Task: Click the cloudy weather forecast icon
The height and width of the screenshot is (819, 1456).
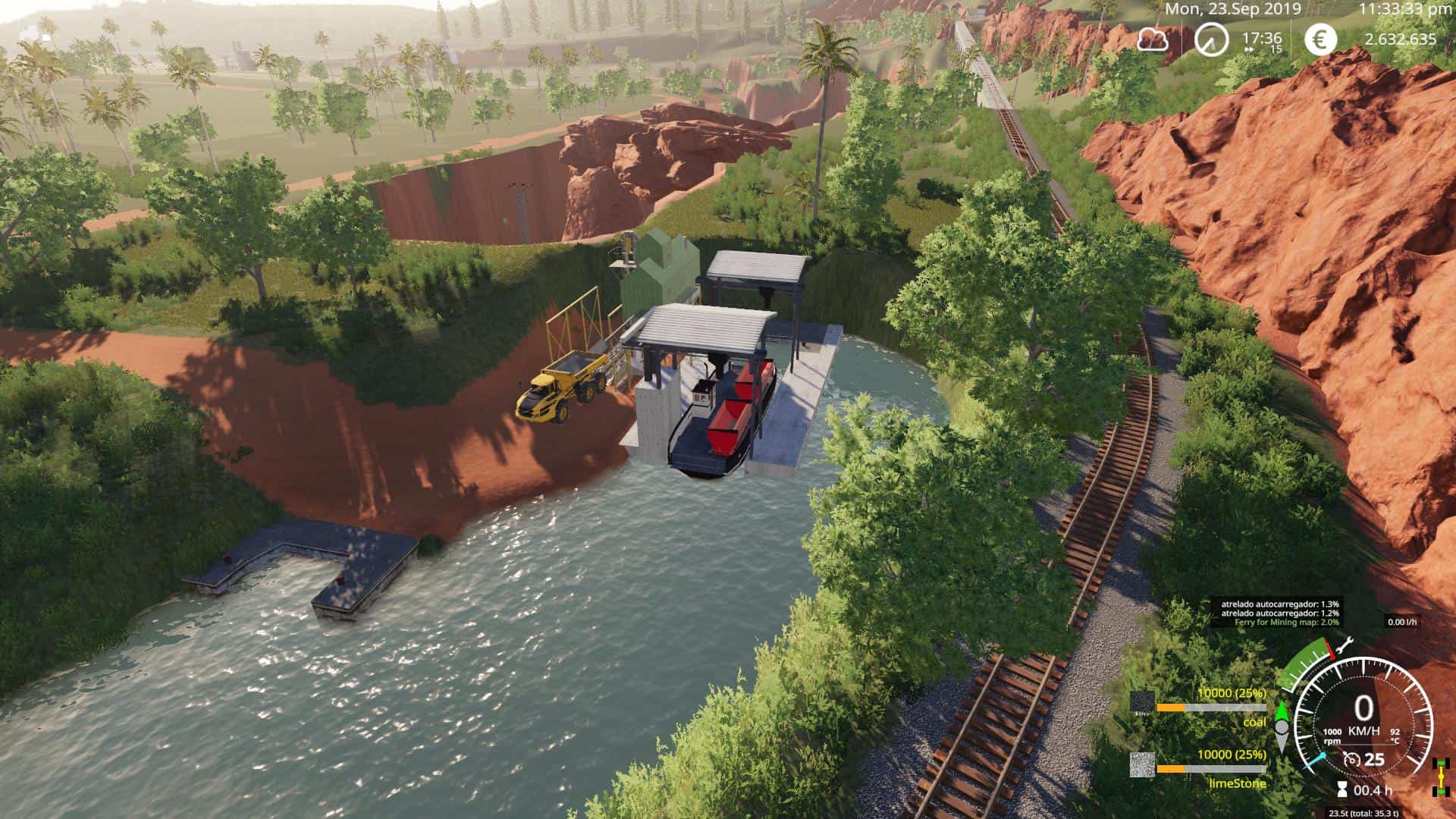Action: (x=1151, y=39)
